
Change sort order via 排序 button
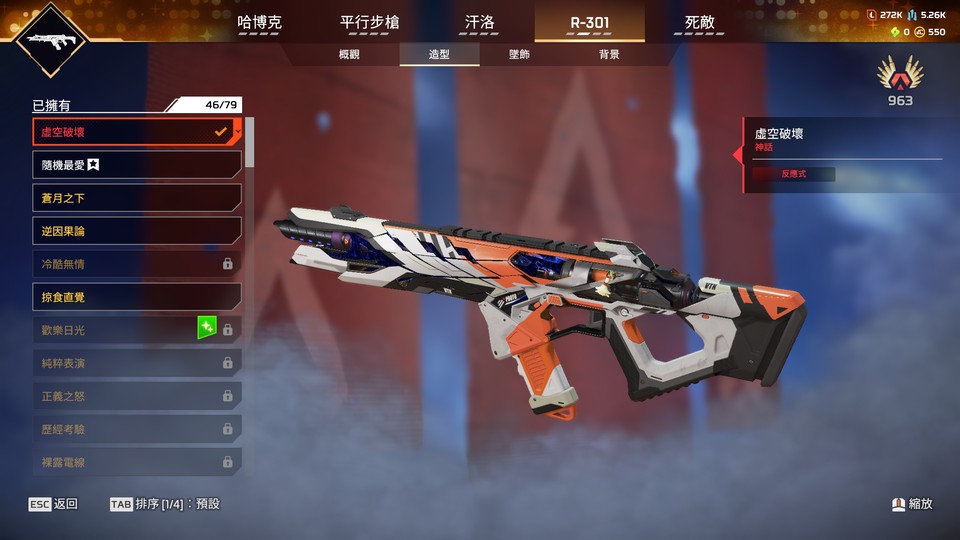coord(165,504)
